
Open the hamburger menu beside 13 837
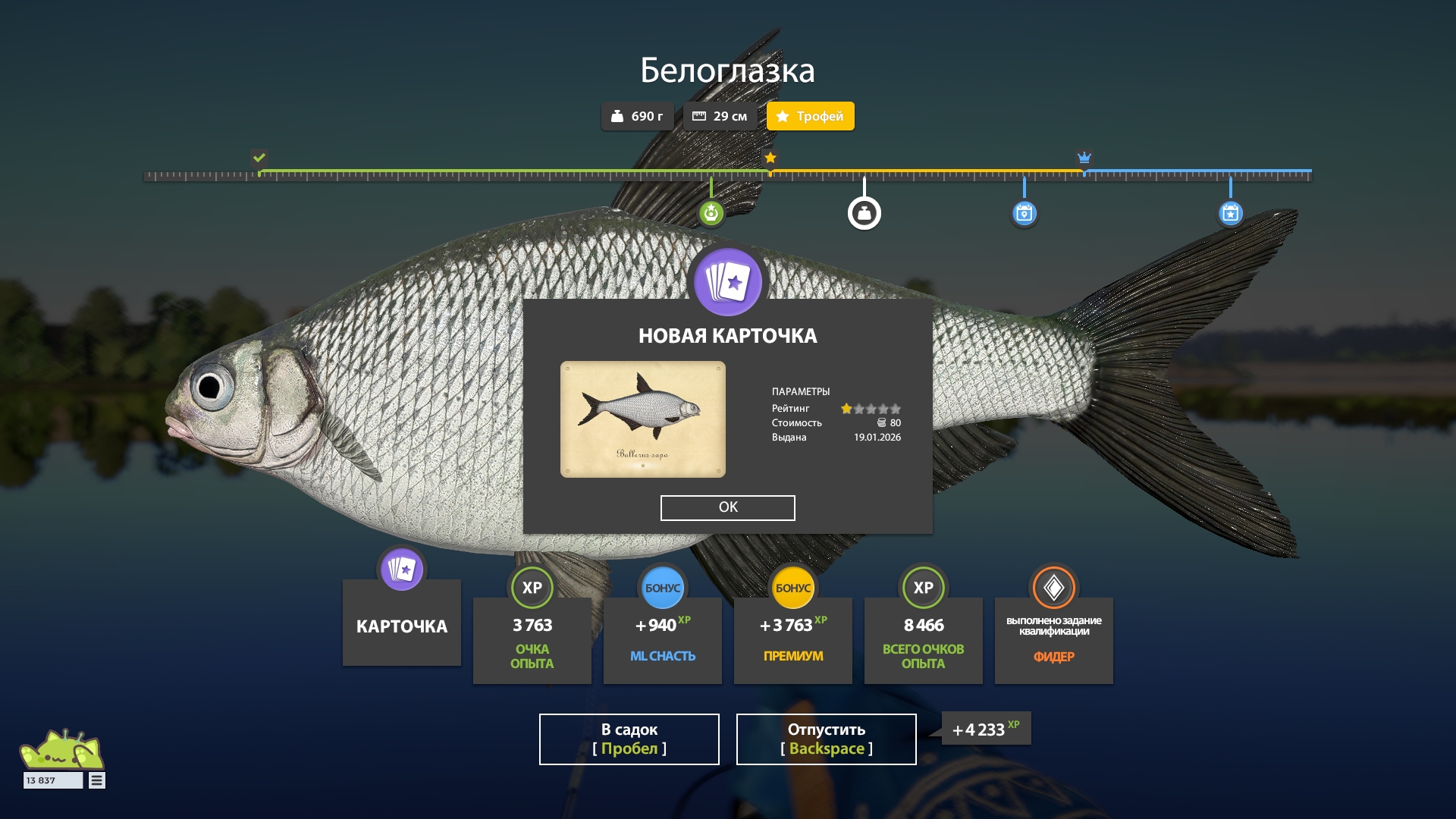pyautogui.click(x=97, y=780)
